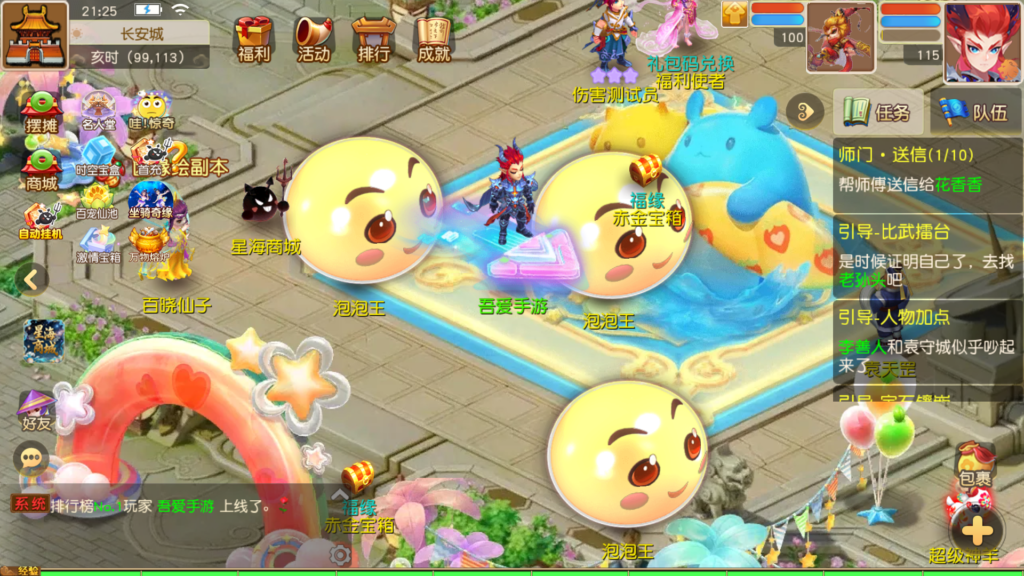Show the 排行 rankings board
Image resolution: width=1024 pixels, height=576 pixels.
(x=373, y=38)
